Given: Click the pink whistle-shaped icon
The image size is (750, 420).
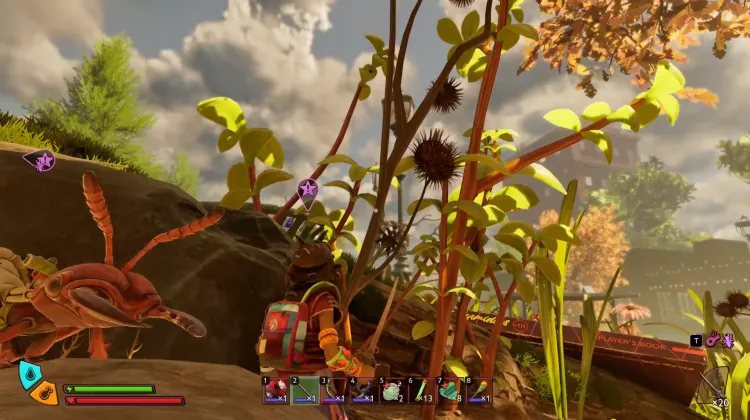Looking at the screenshot, I should (712, 340).
